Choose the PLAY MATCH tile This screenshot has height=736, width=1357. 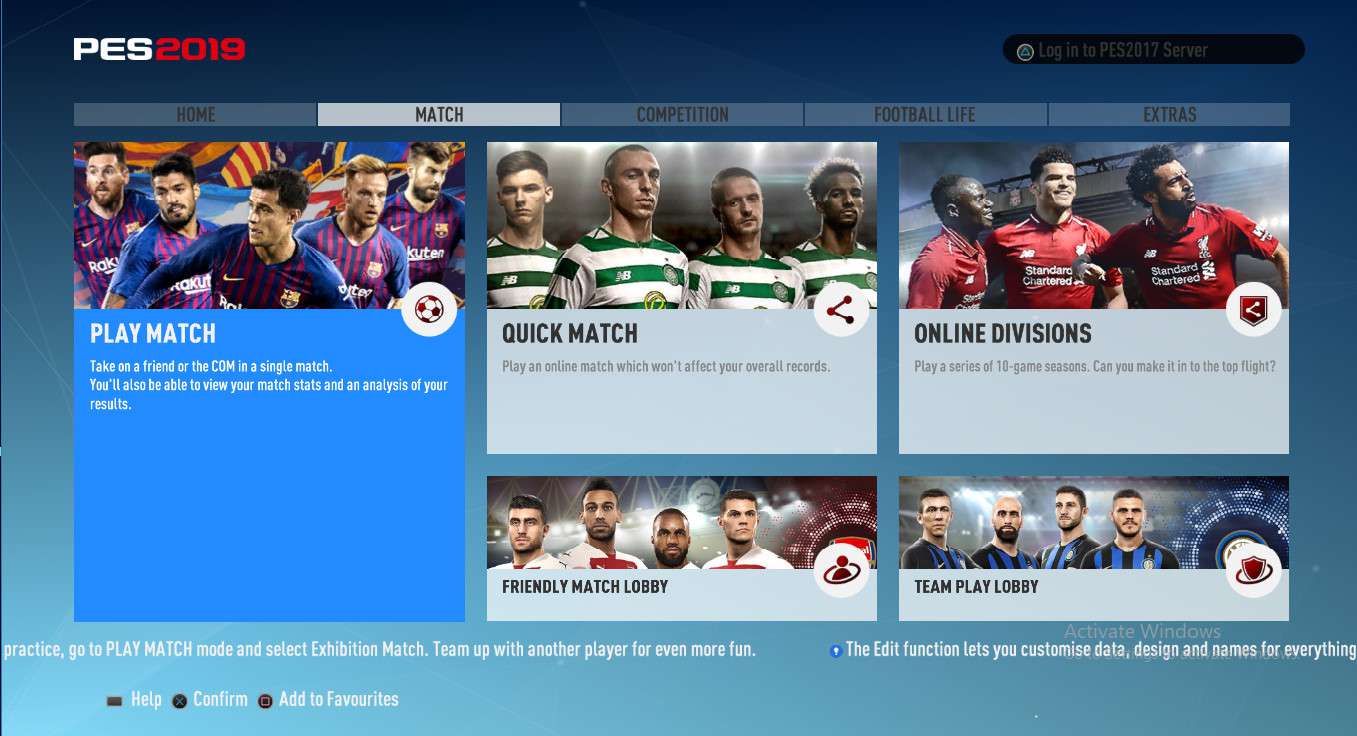click(x=269, y=381)
